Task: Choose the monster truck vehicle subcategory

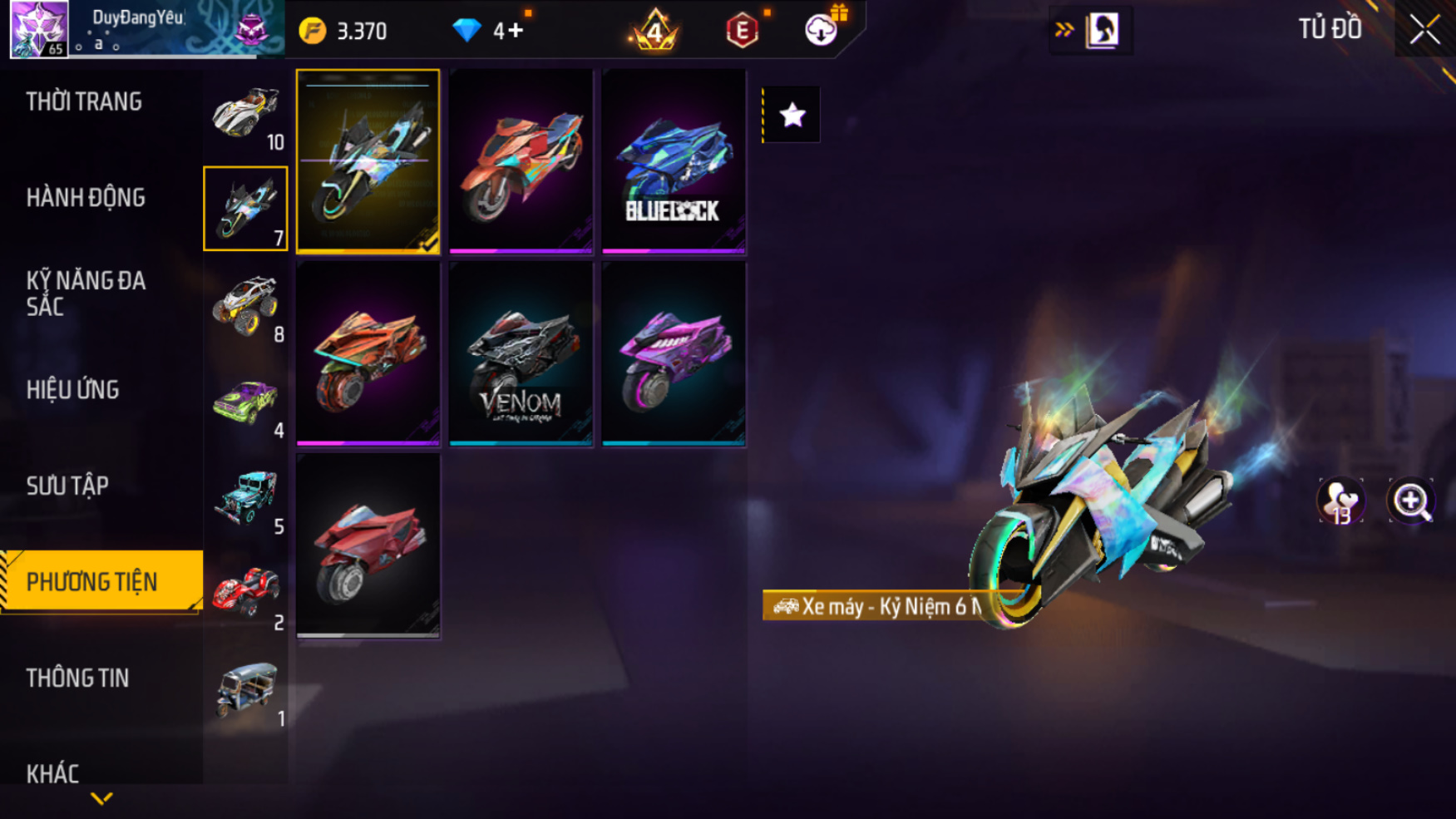Action: (x=245, y=304)
